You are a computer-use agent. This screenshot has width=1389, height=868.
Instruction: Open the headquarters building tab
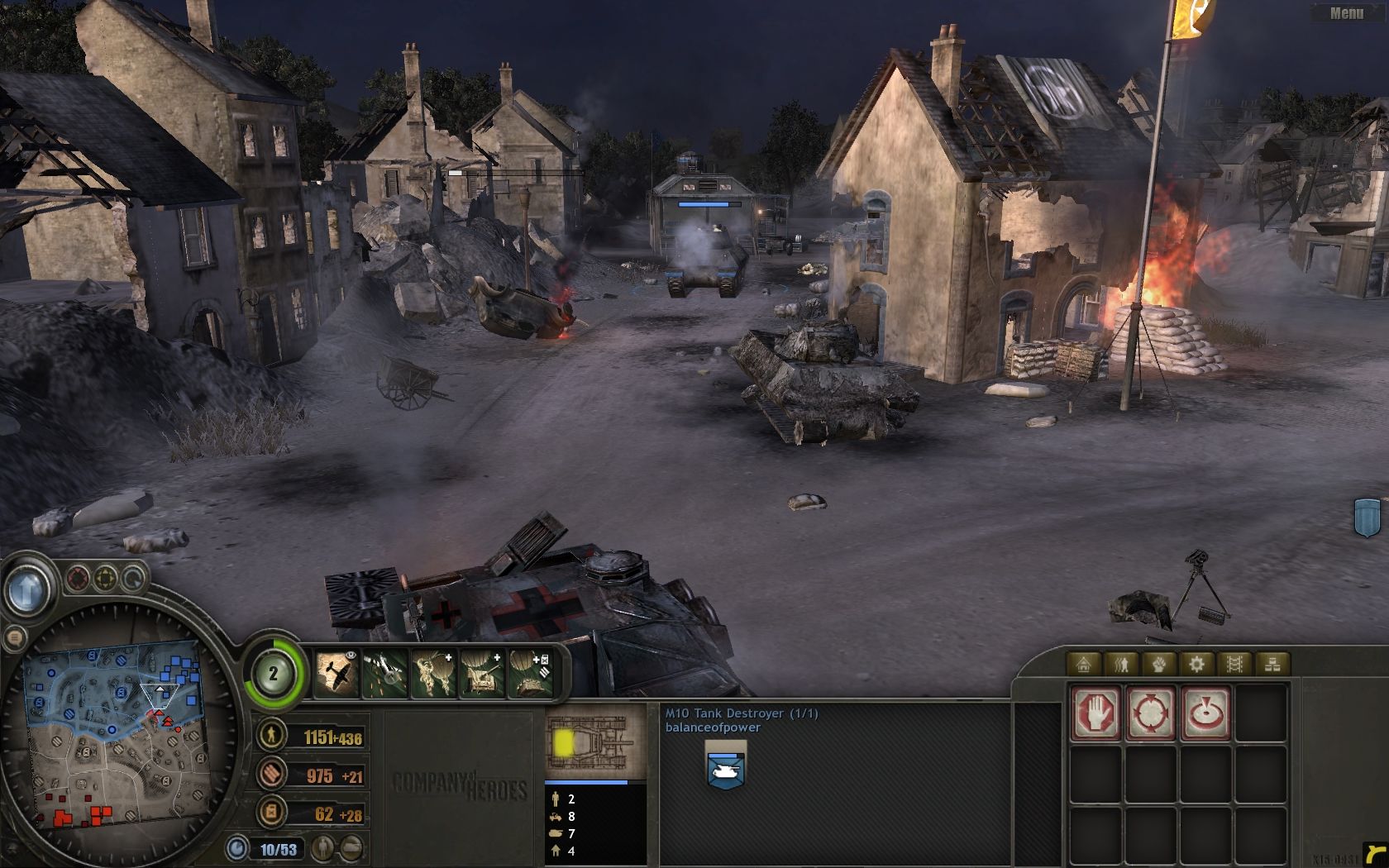pos(1083,665)
